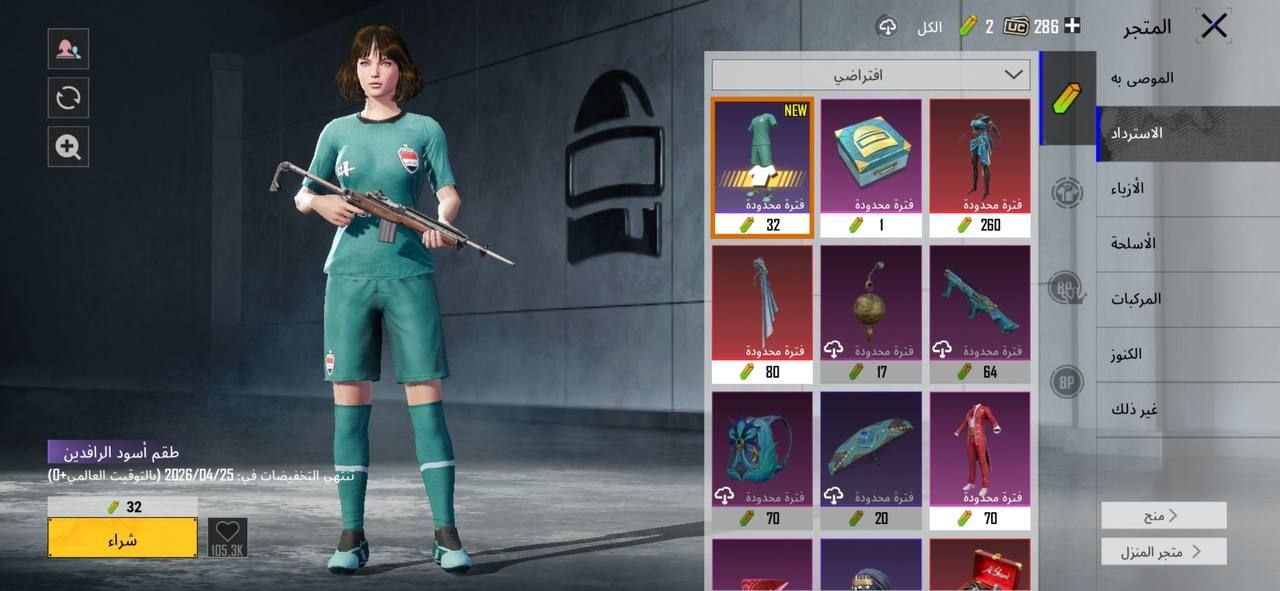The image size is (1280, 591).
Task: Select the green football kit priced 32
Action: click(762, 167)
